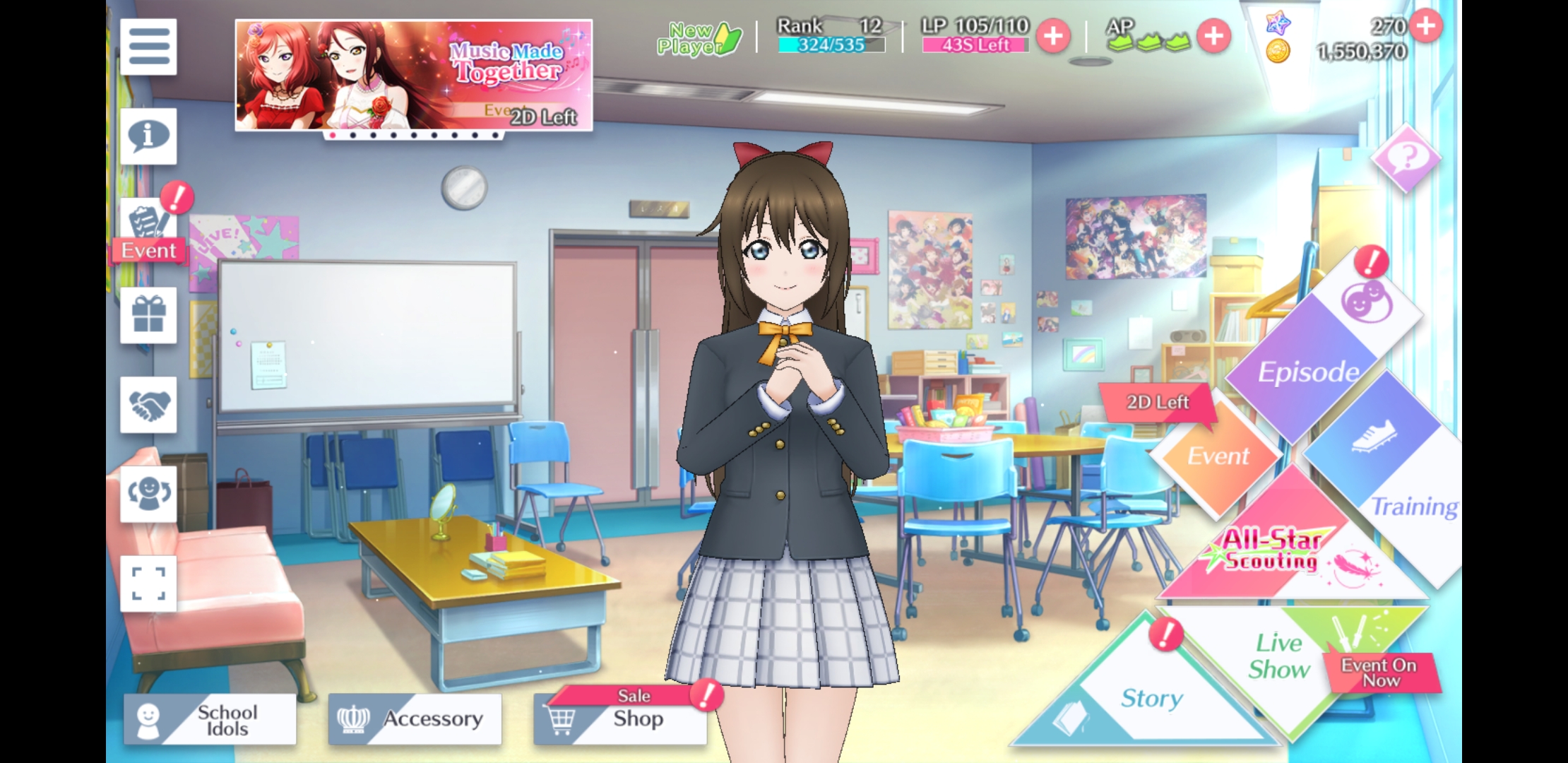The width and height of the screenshot is (1568, 763).
Task: Open the Music Made Together event banner
Action: pyautogui.click(x=413, y=75)
